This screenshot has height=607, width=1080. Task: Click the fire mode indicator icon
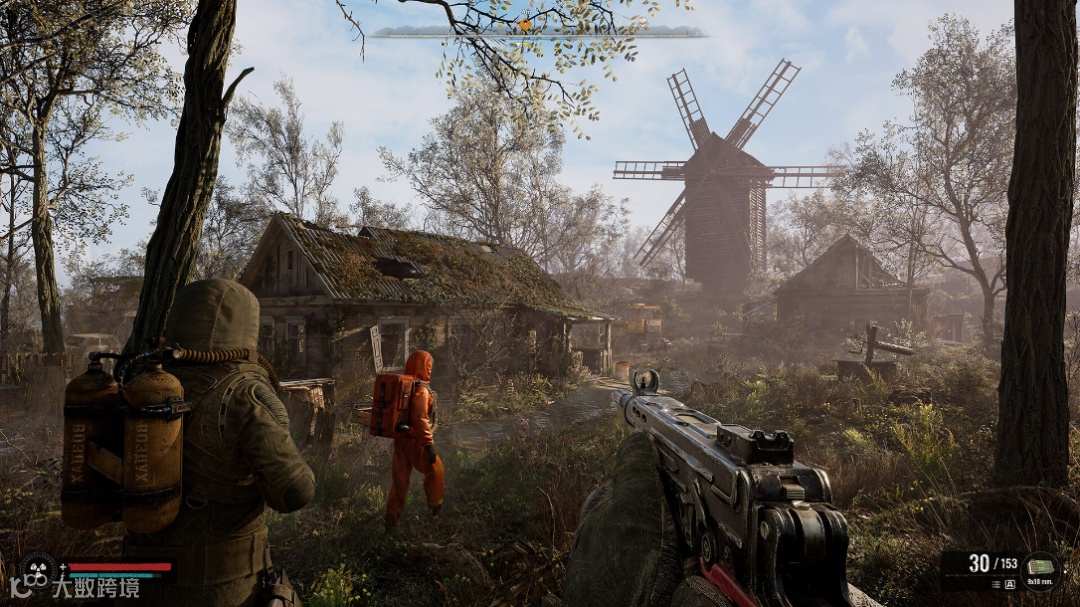pos(1008,584)
